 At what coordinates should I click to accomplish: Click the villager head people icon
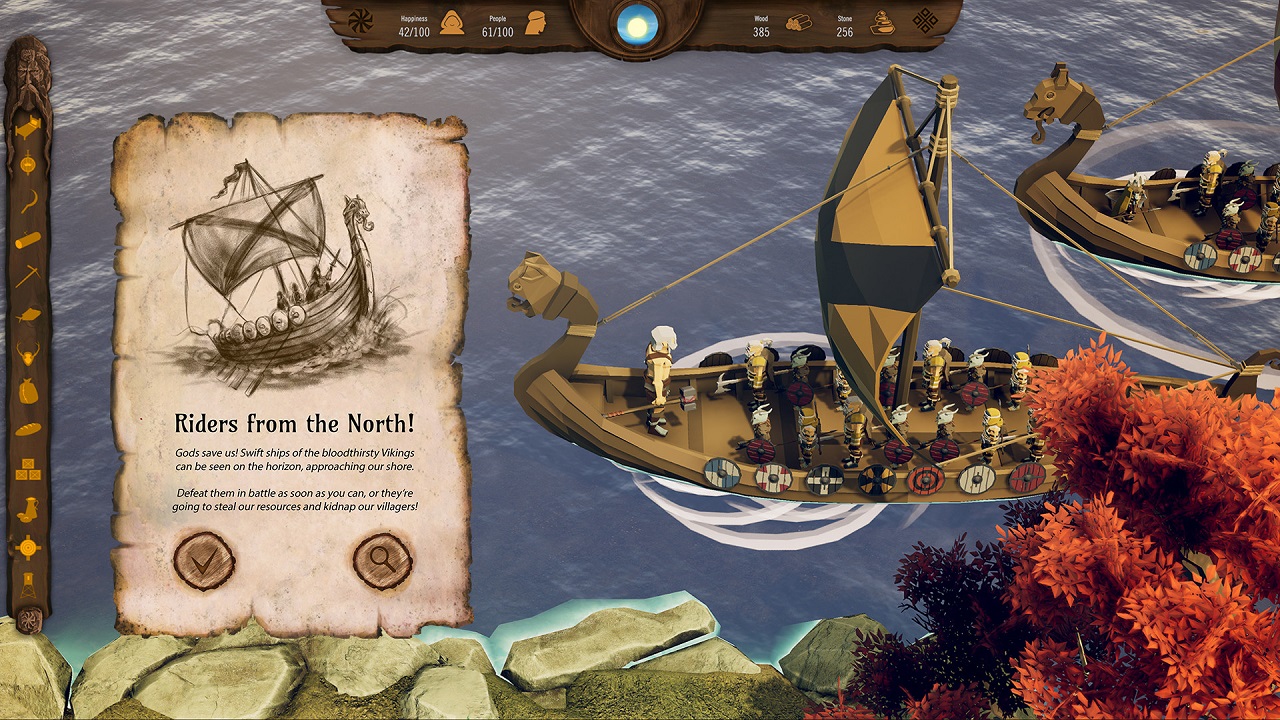[536, 23]
